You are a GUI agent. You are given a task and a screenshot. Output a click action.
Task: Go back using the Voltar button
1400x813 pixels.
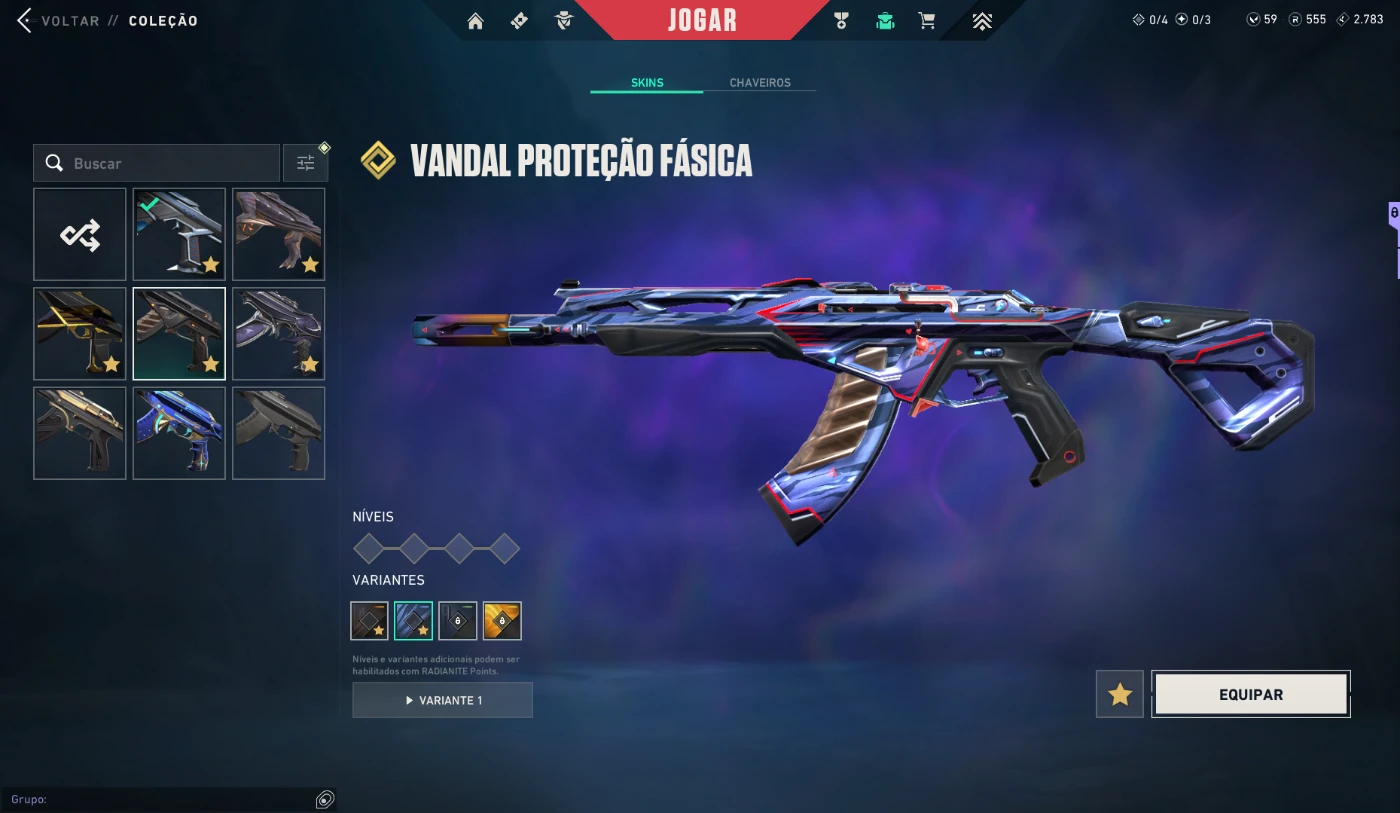(x=58, y=21)
